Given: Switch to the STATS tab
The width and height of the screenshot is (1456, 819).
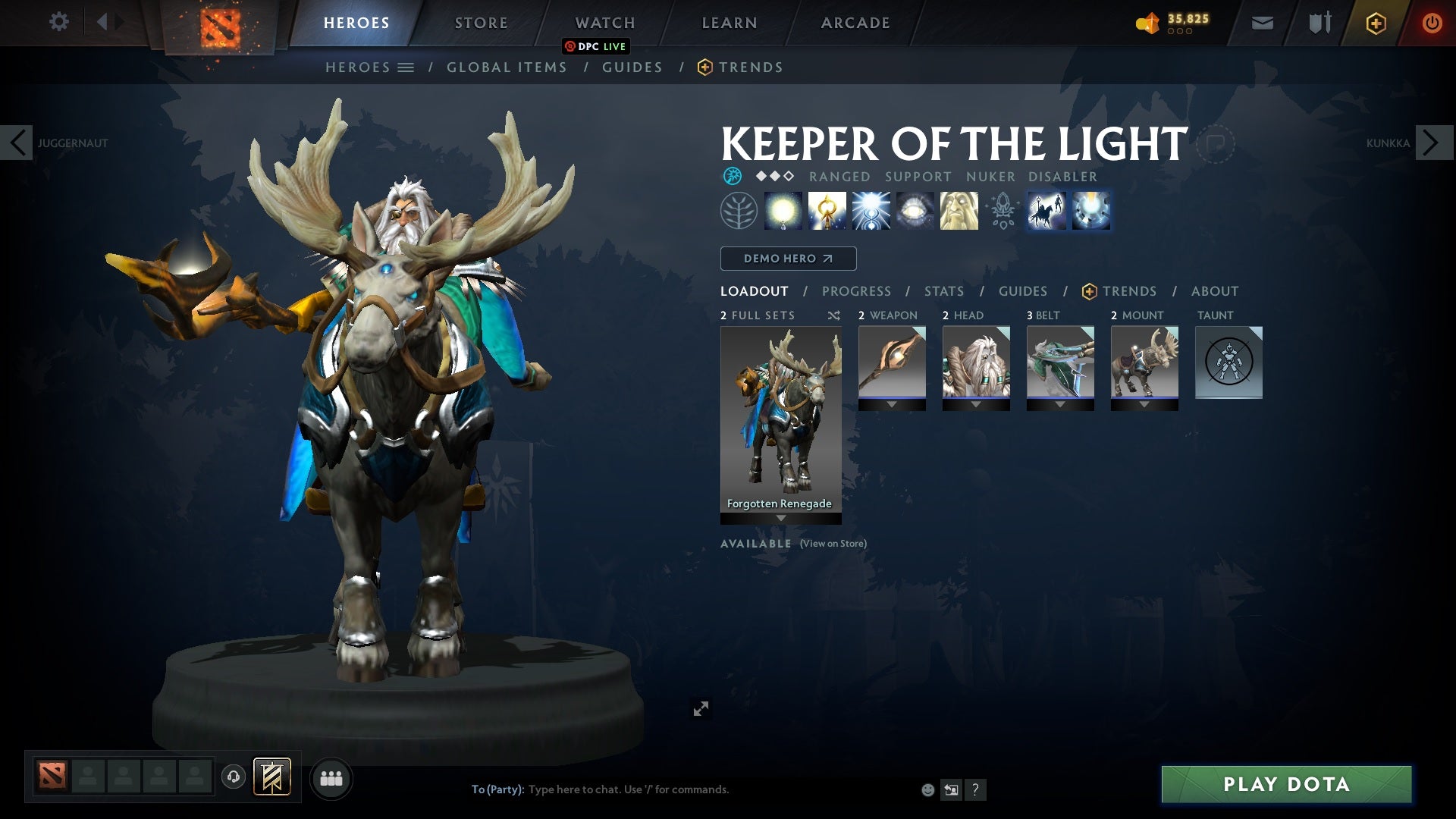Looking at the screenshot, I should coord(943,290).
